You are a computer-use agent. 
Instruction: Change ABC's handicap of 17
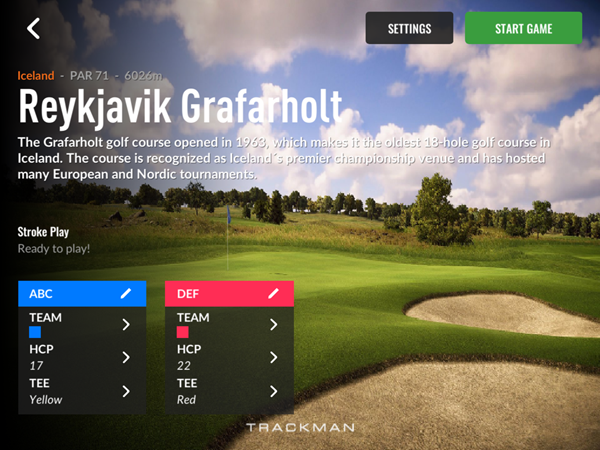click(82, 357)
